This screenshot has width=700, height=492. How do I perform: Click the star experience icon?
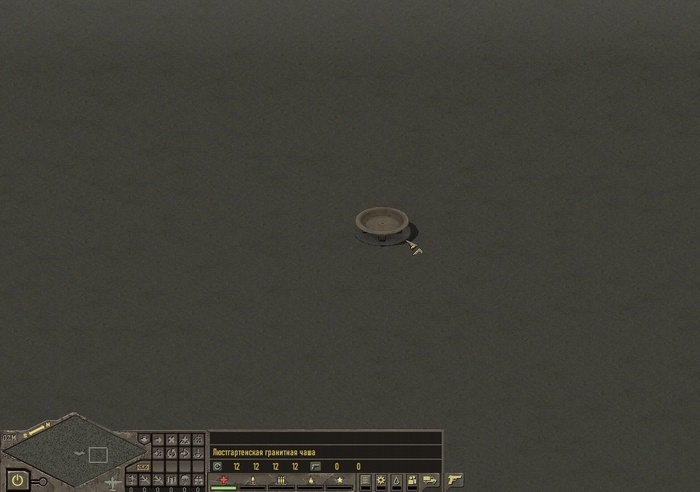point(339,480)
